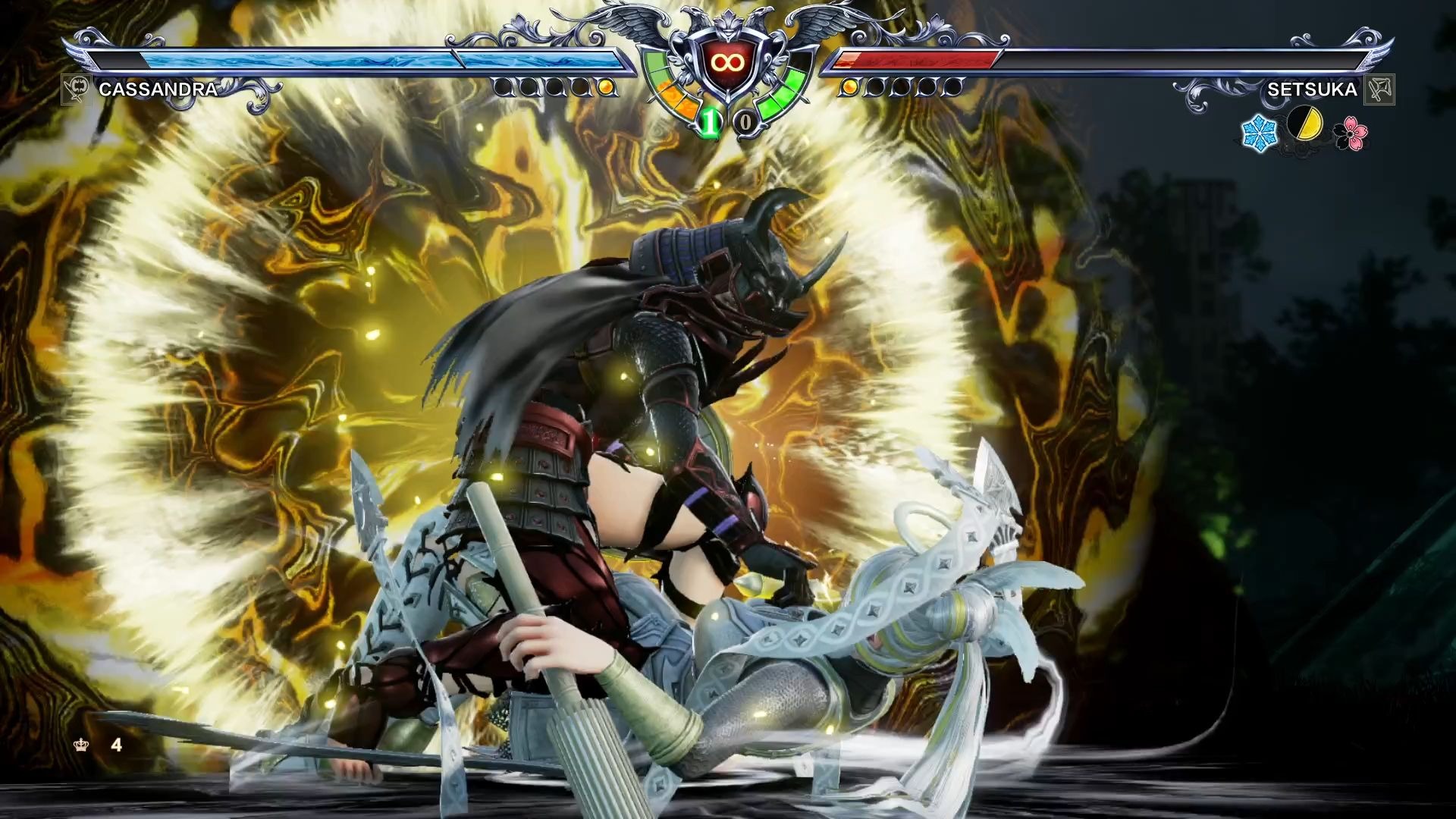Select the yellow and black moon icon
This screenshot has width=1456, height=819.
pos(1305,124)
